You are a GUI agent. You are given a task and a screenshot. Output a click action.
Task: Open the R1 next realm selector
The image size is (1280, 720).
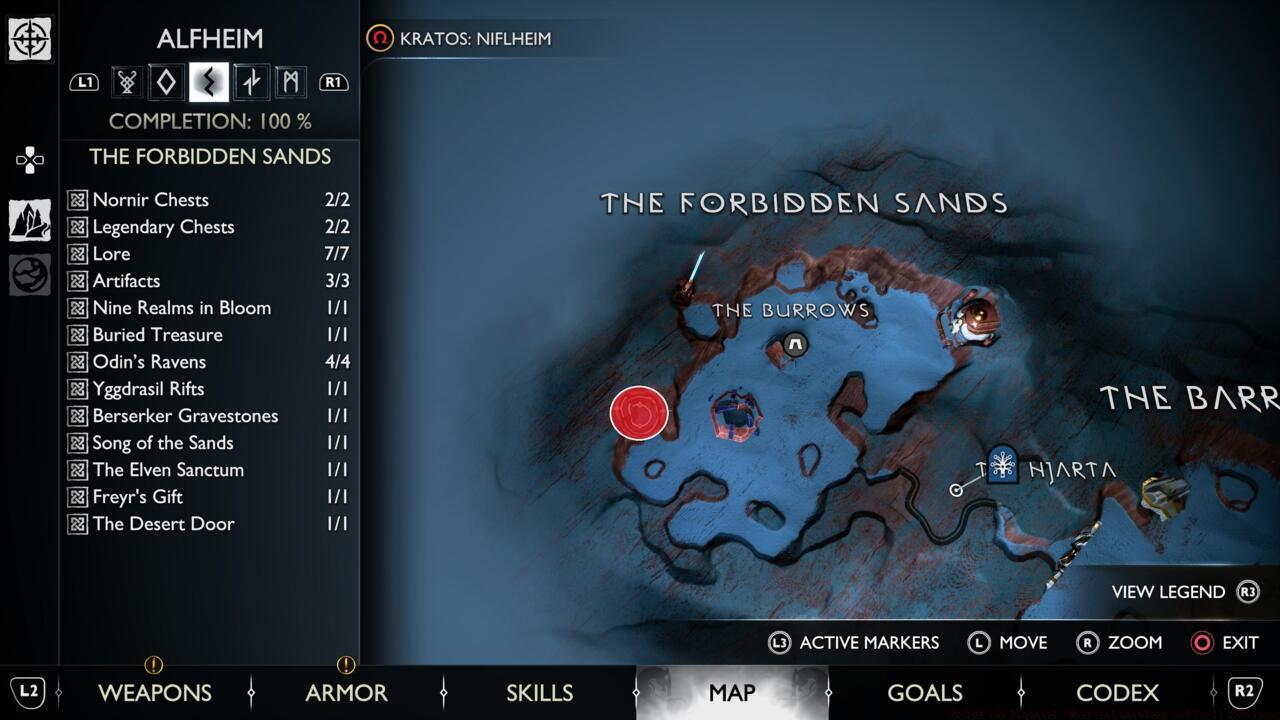pyautogui.click(x=334, y=81)
